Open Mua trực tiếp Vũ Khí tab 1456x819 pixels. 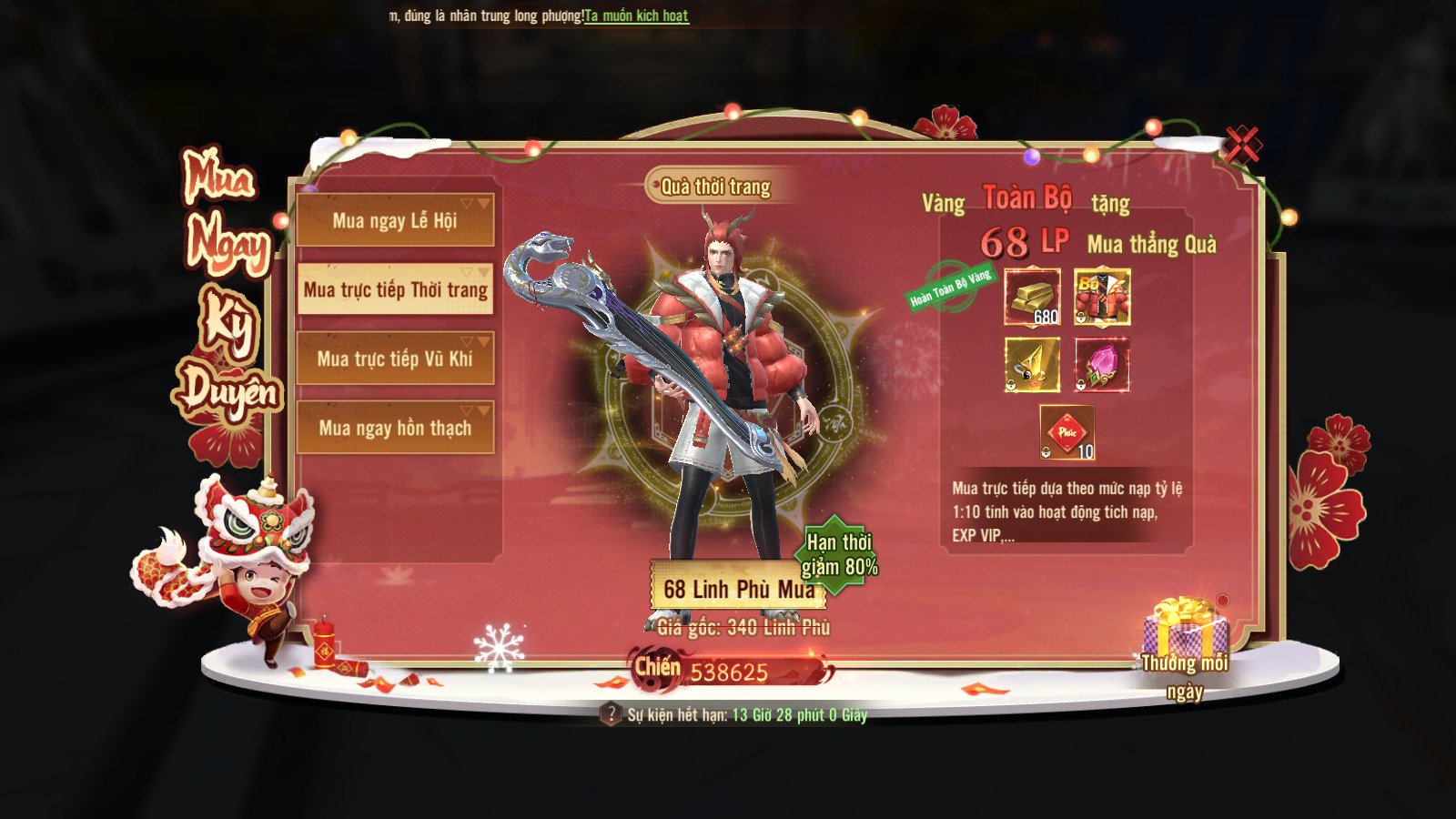click(395, 359)
